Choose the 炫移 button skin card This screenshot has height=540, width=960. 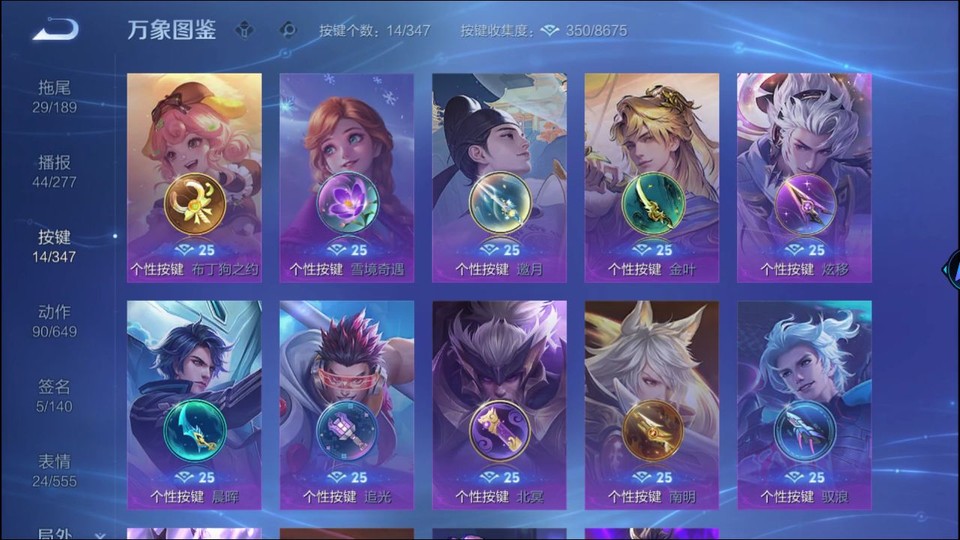(x=804, y=177)
